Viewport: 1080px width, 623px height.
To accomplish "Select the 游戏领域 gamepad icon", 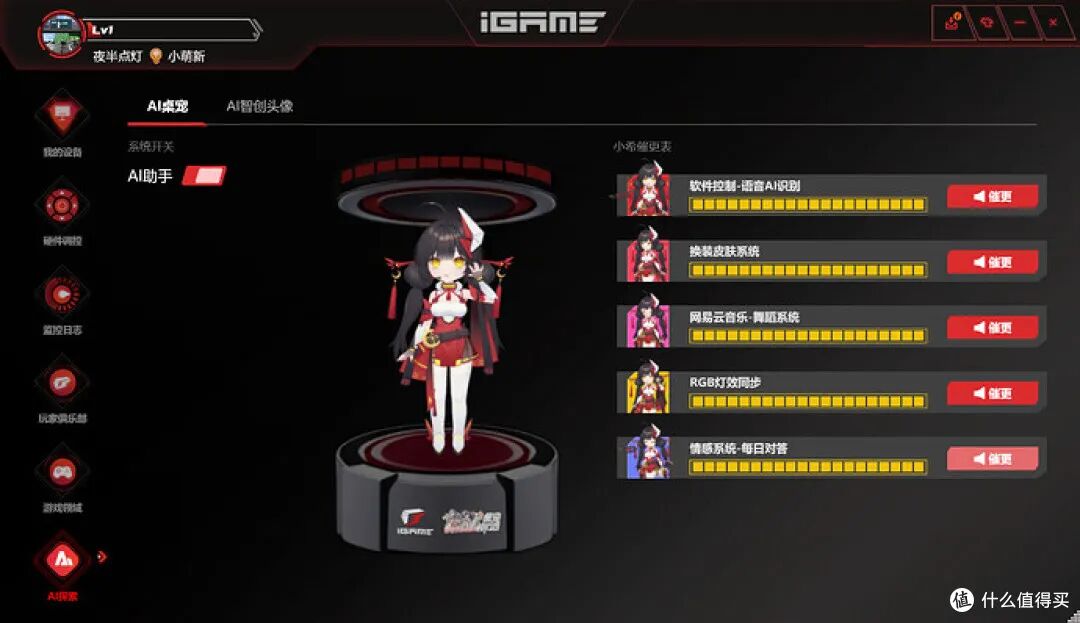I will pyautogui.click(x=62, y=471).
